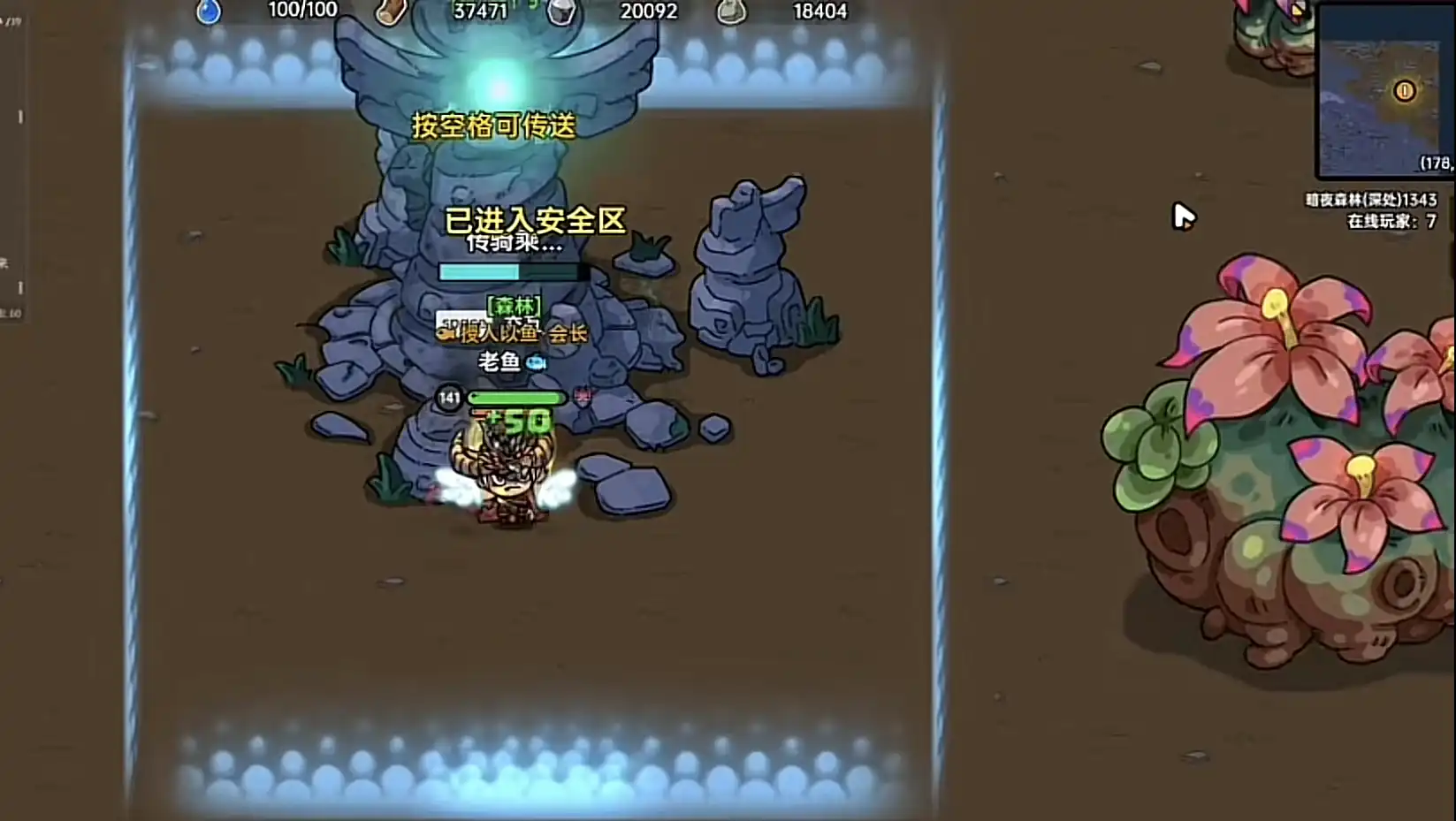Toggle the 按空格可传送 teleport prompt

tap(492, 127)
